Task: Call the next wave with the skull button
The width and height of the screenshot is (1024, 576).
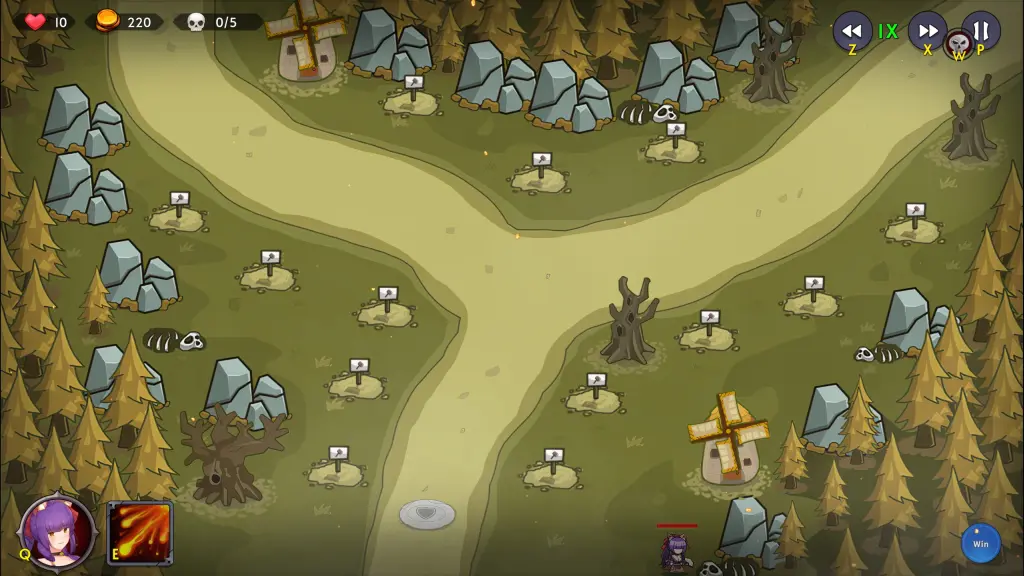Action: pyautogui.click(x=958, y=45)
